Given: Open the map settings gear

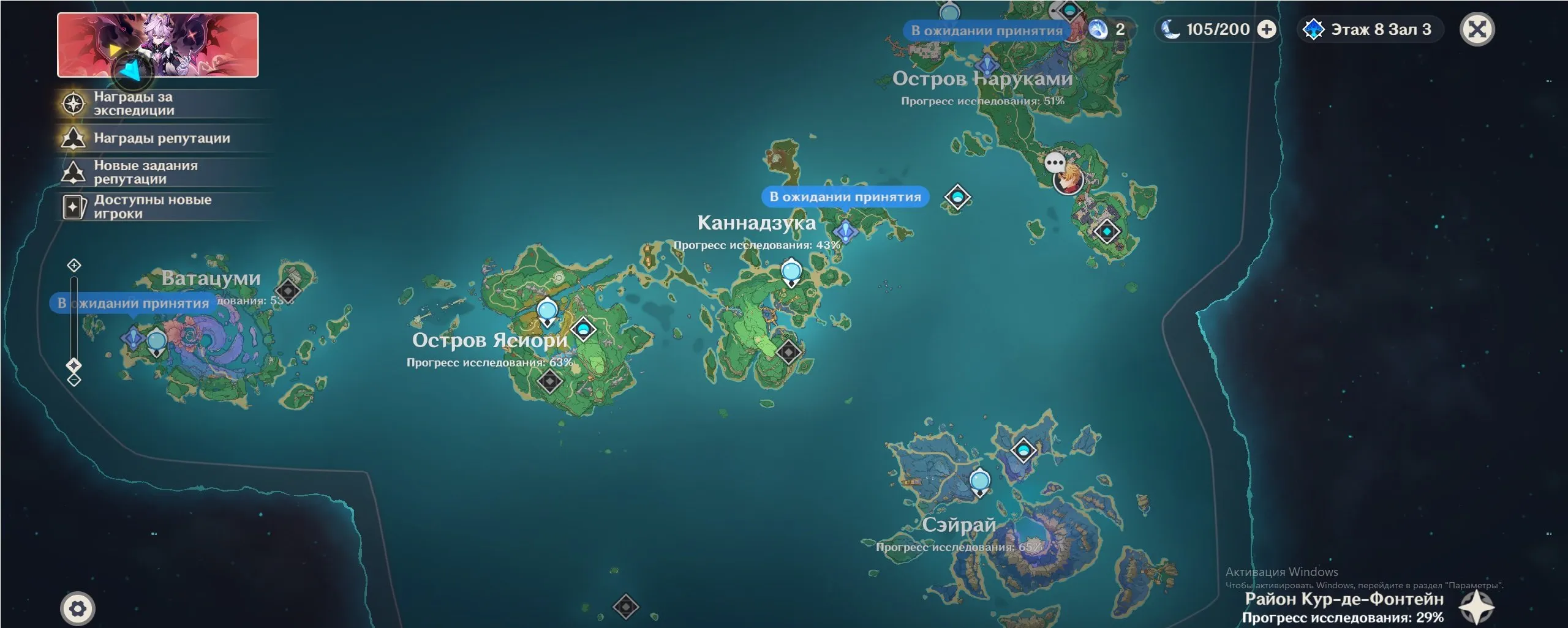Looking at the screenshot, I should 78,608.
